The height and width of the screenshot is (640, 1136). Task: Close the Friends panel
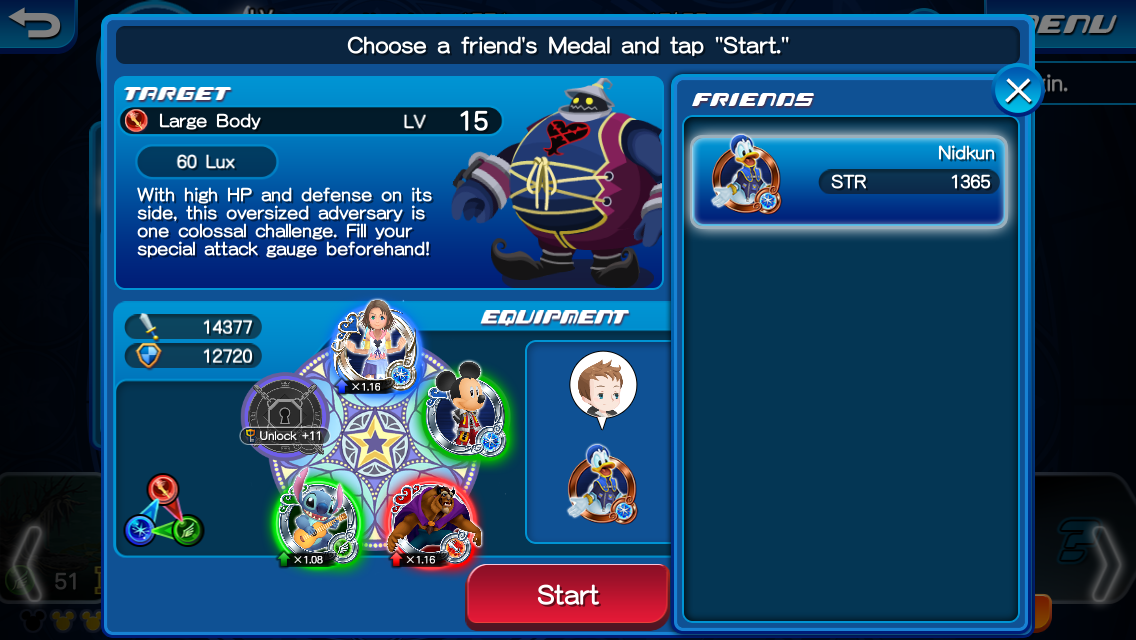(x=1018, y=91)
